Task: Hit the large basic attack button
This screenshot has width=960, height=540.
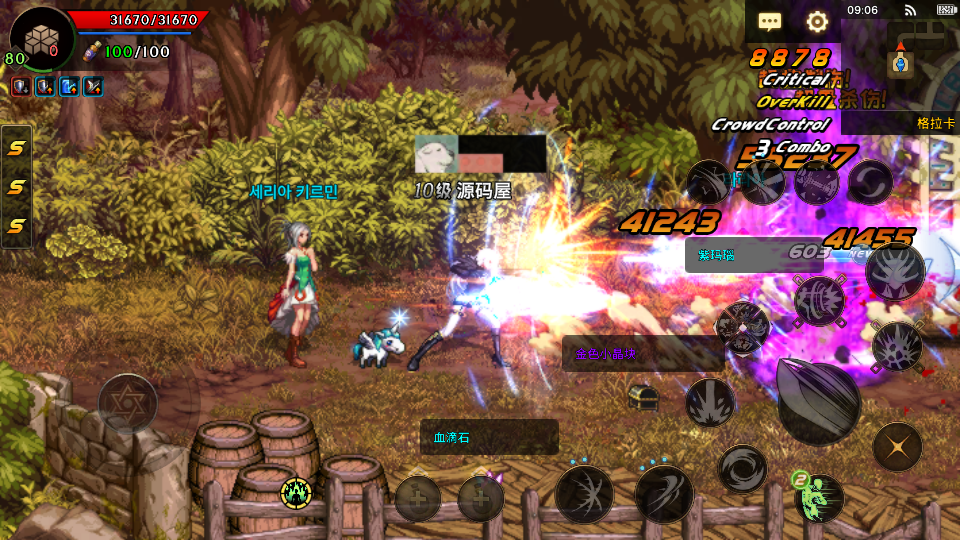Action: point(818,400)
